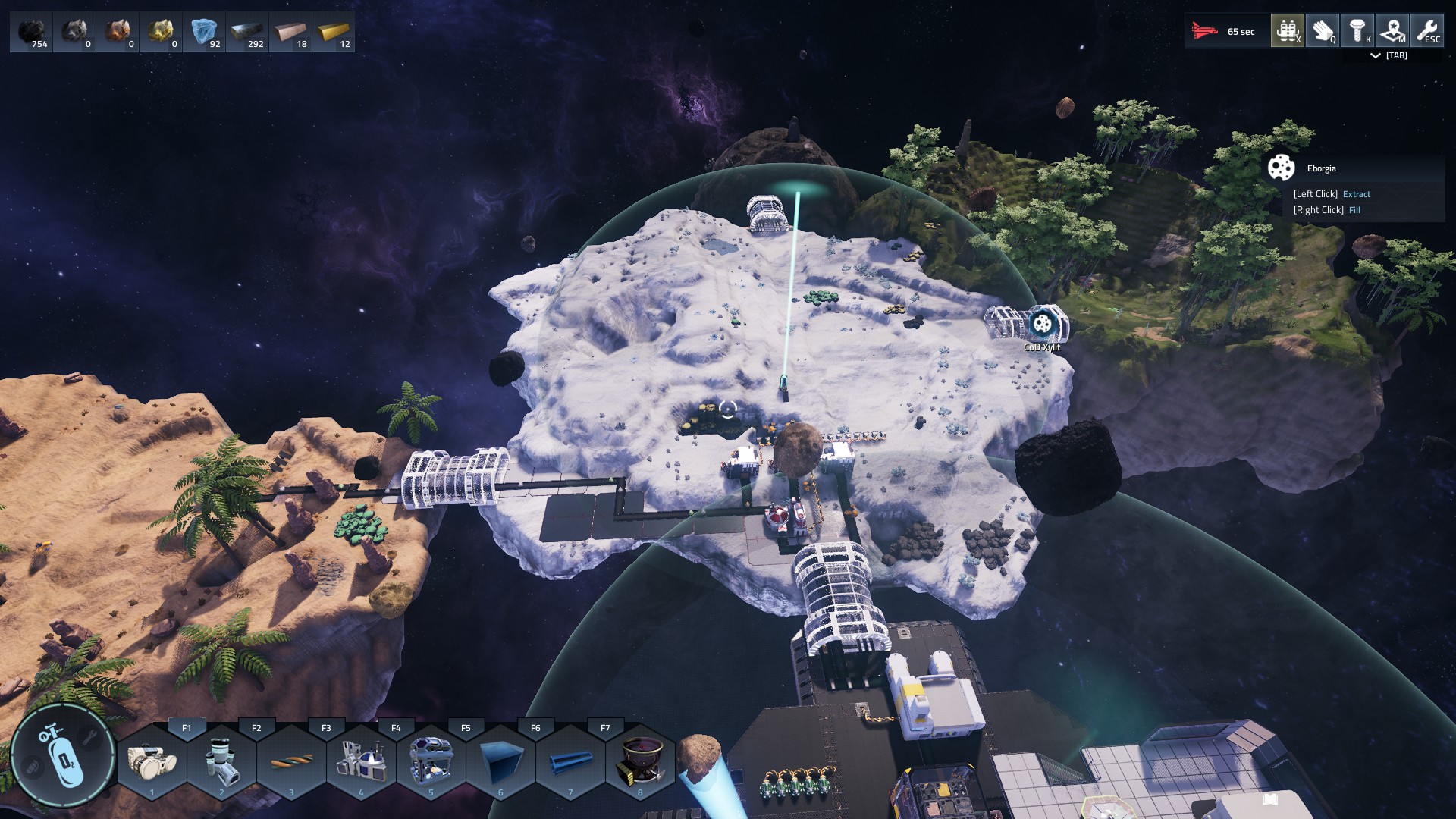Click the gold ingot resource slot

click(x=334, y=32)
